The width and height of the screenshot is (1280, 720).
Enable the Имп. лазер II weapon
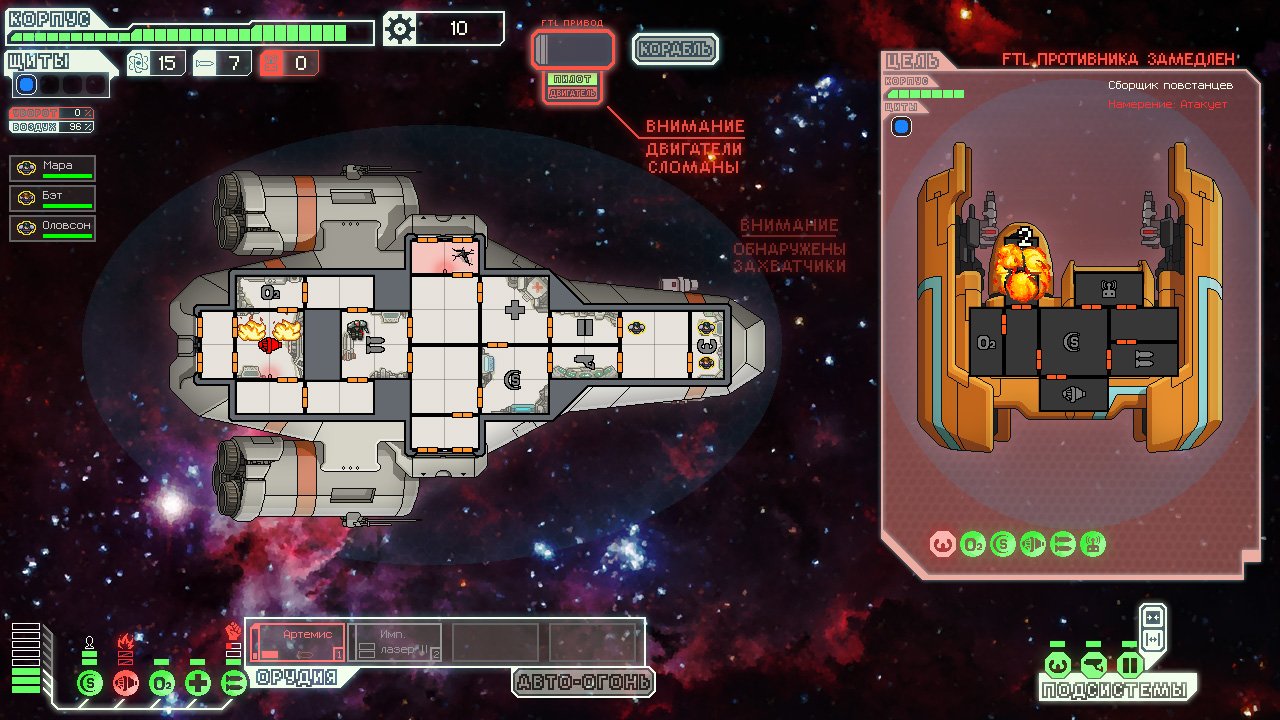click(x=395, y=640)
